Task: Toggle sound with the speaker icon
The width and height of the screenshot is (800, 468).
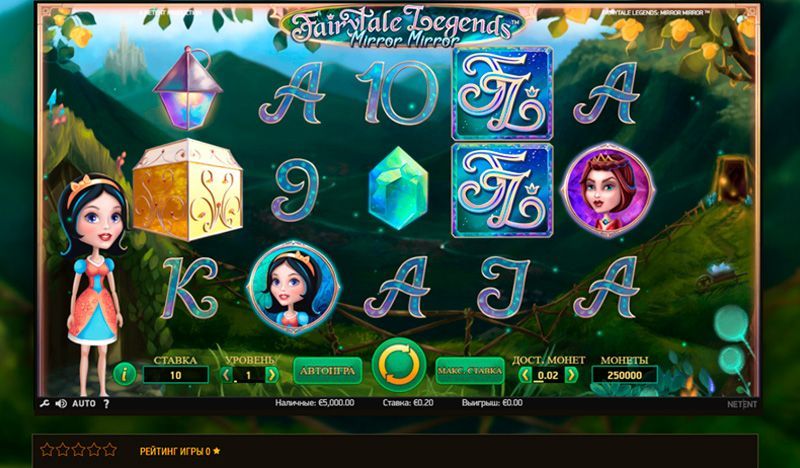Action: click(61, 404)
